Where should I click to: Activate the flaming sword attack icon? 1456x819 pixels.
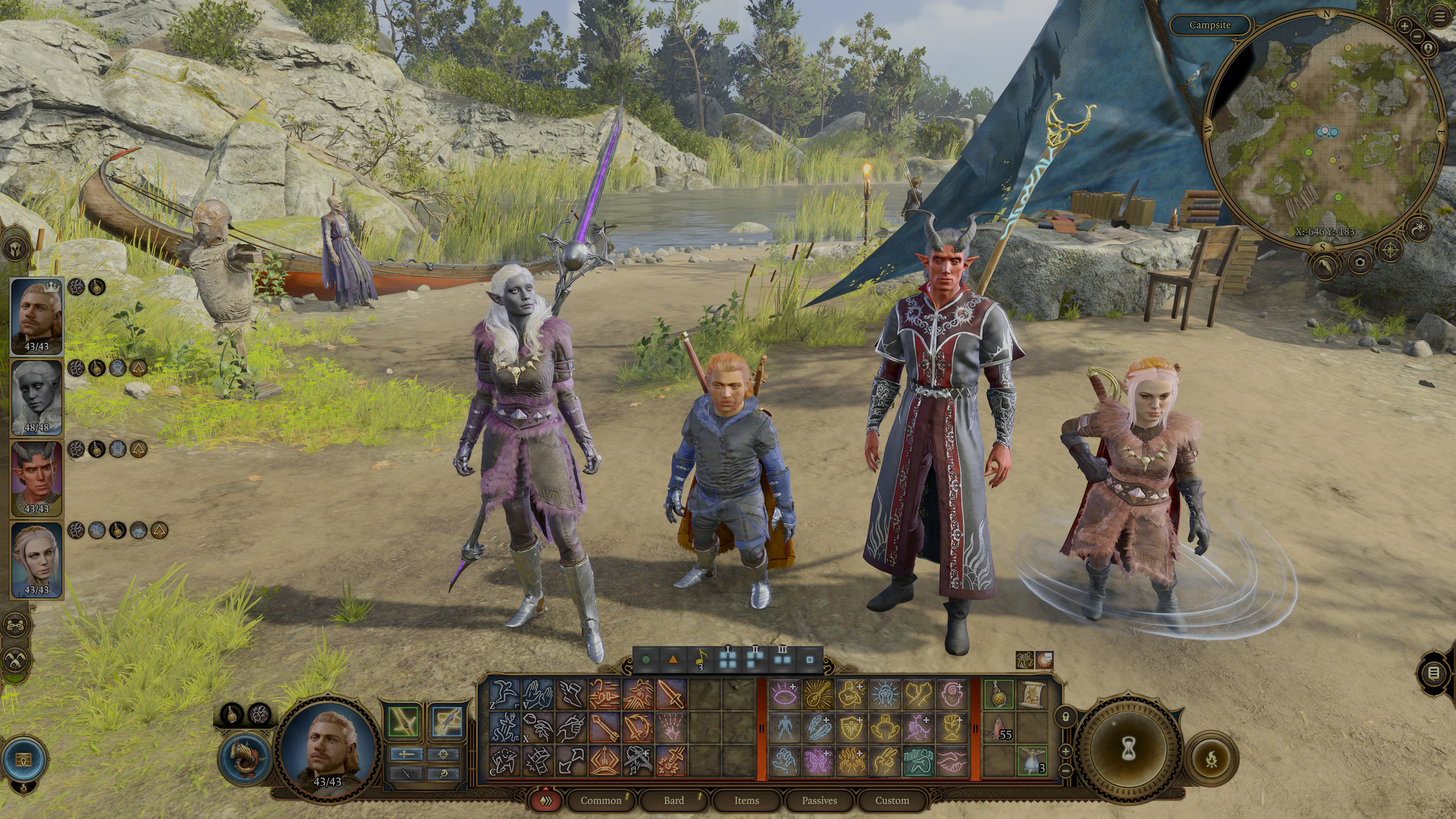(x=671, y=760)
